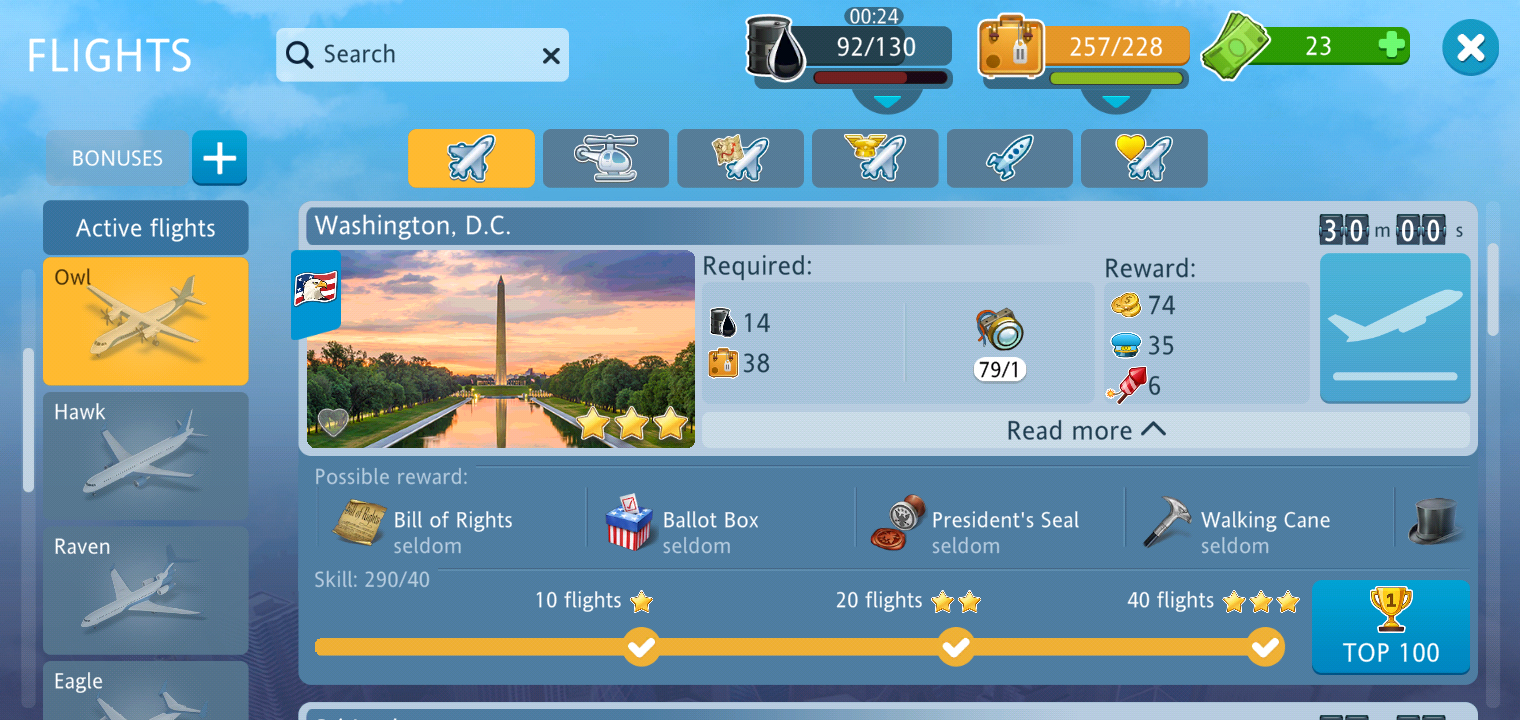Open the Bonuses plus button
Screen dimensions: 1520x720
click(219, 158)
